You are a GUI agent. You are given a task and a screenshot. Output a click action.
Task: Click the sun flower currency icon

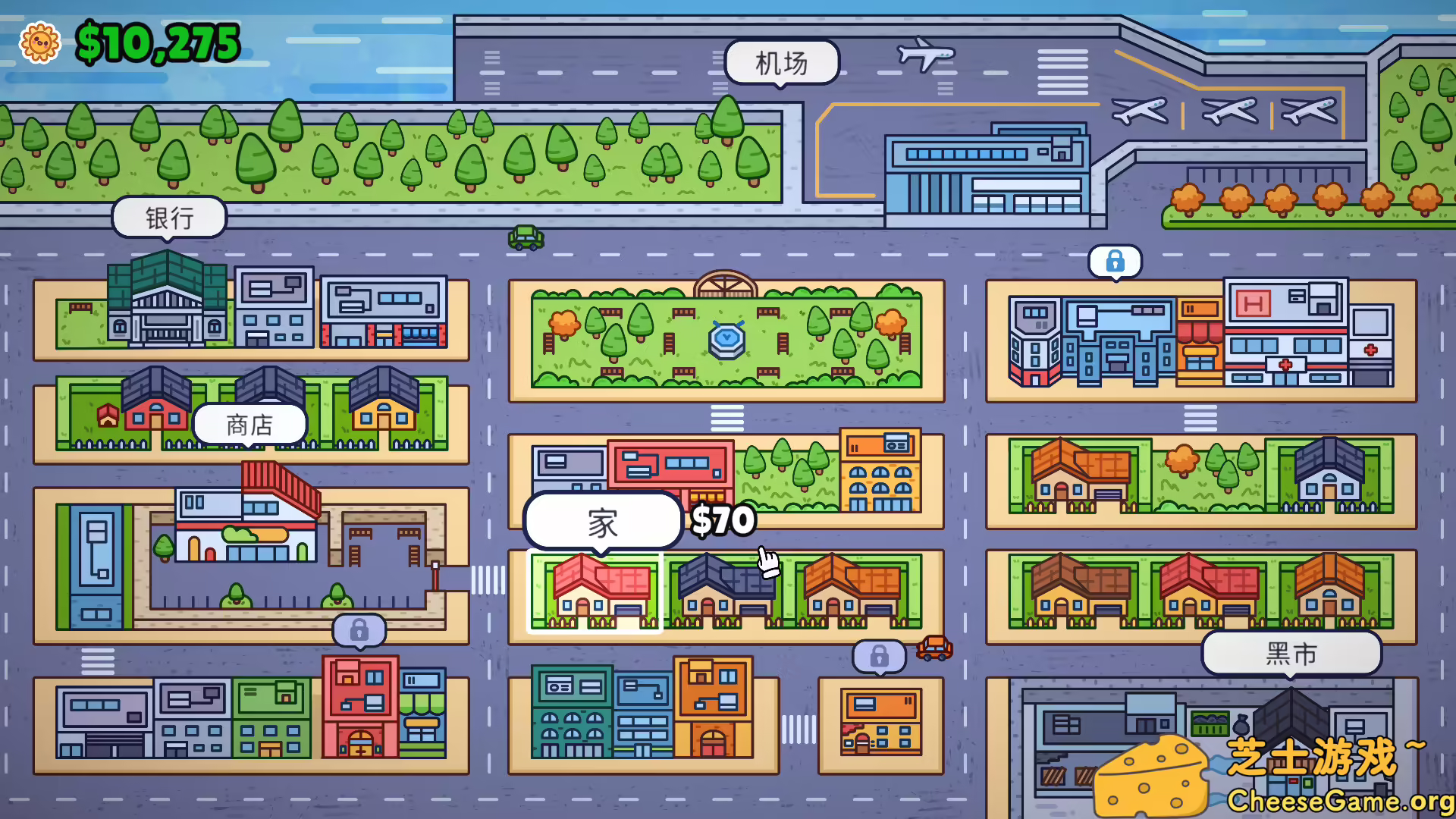pos(41,43)
